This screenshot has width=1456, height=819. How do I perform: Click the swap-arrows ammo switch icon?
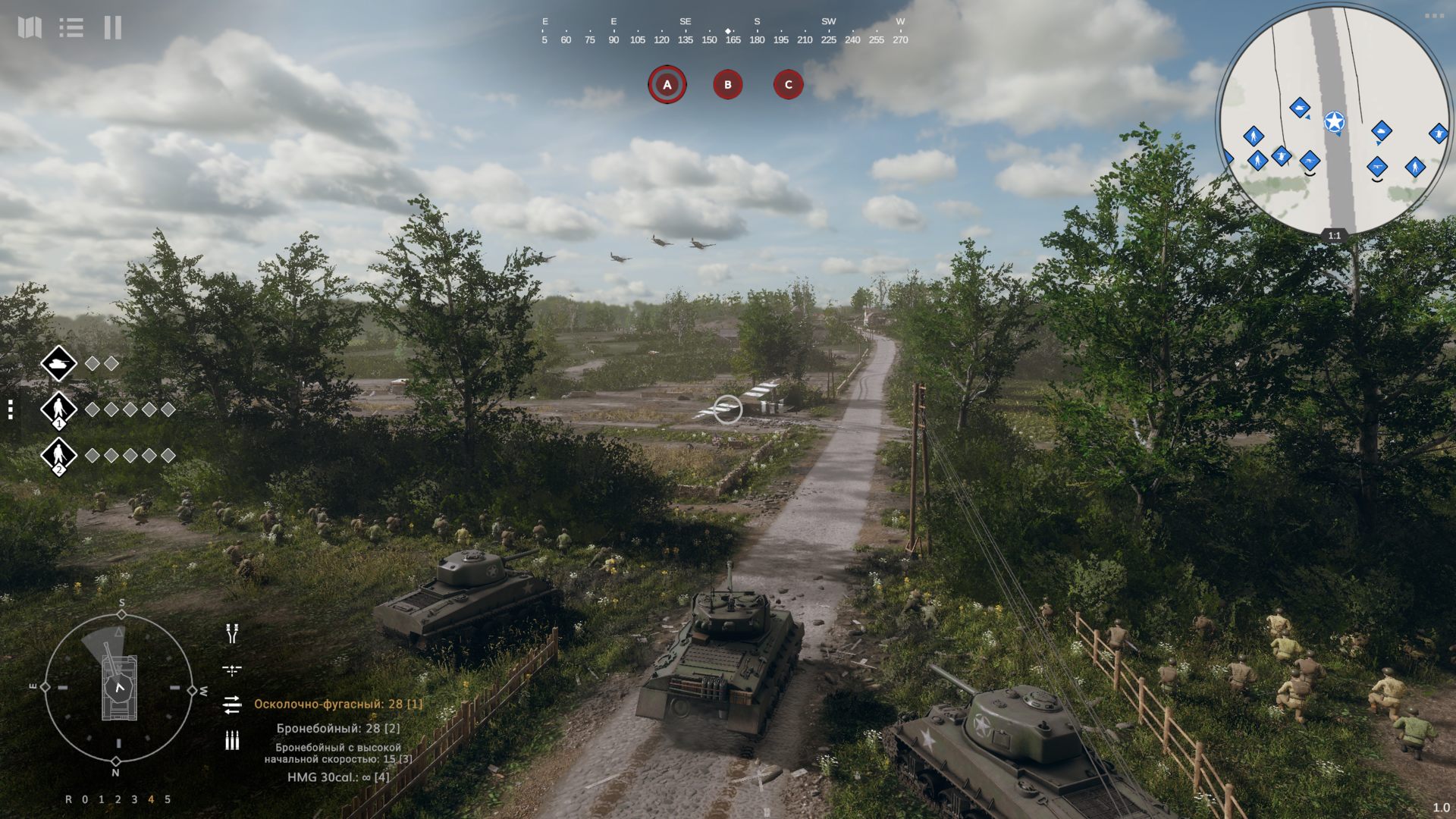pos(232,705)
